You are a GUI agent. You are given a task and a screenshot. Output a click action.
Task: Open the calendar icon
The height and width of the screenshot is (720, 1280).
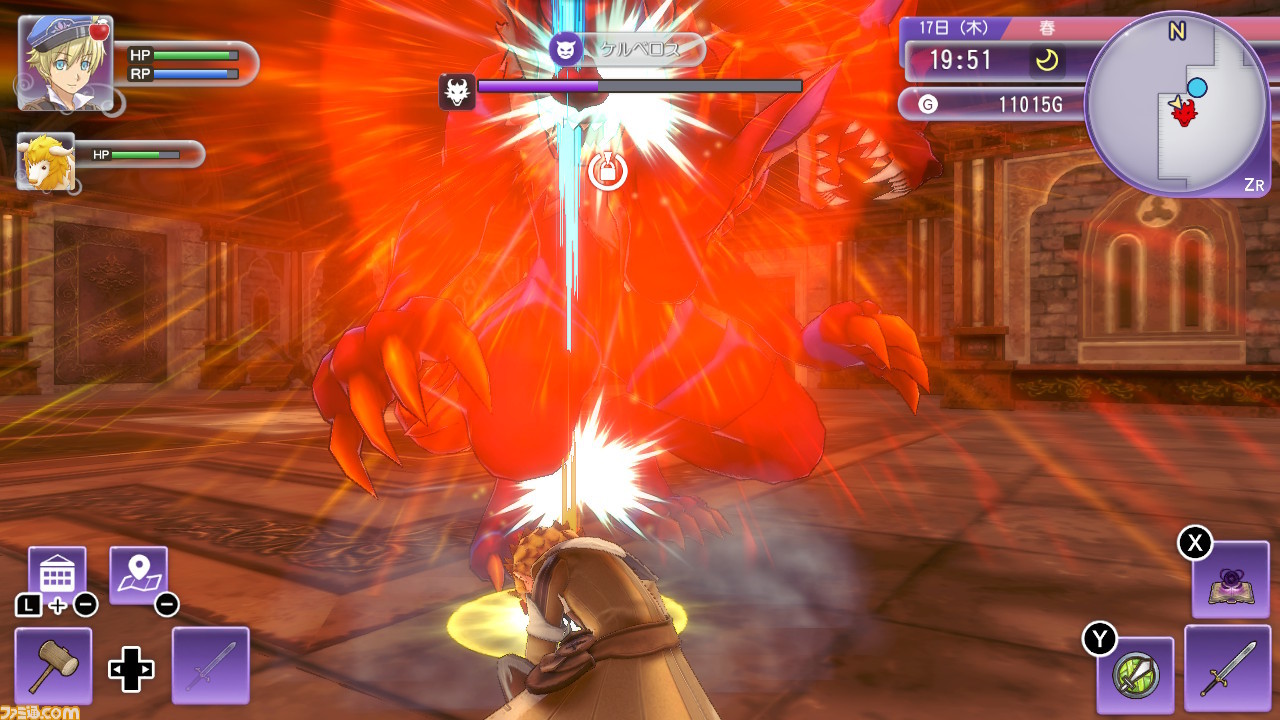56,574
